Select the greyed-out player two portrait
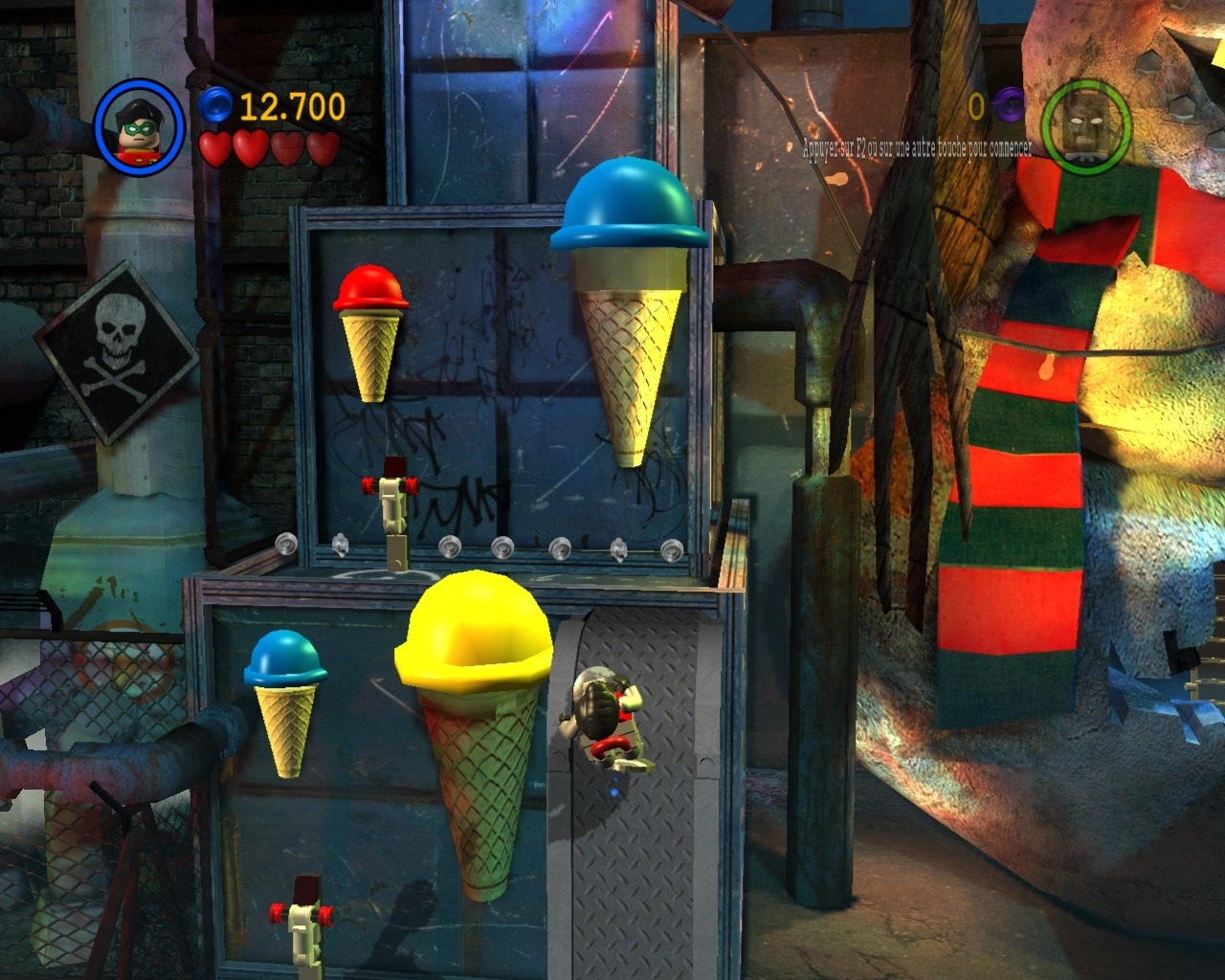Viewport: 1225px width, 980px height. tap(1085, 126)
